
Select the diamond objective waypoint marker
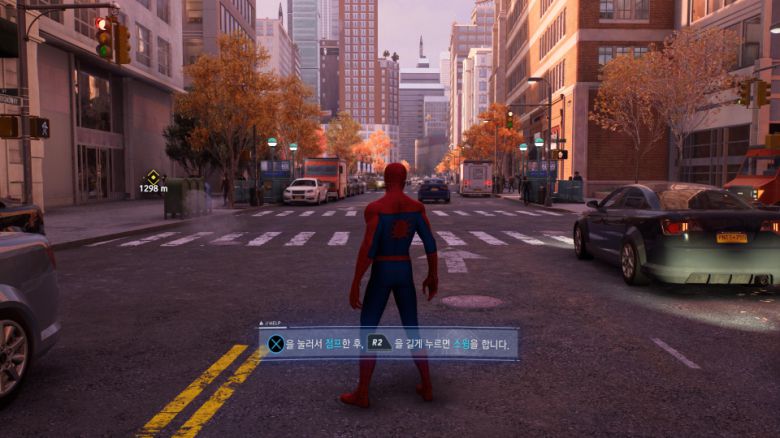tap(153, 177)
